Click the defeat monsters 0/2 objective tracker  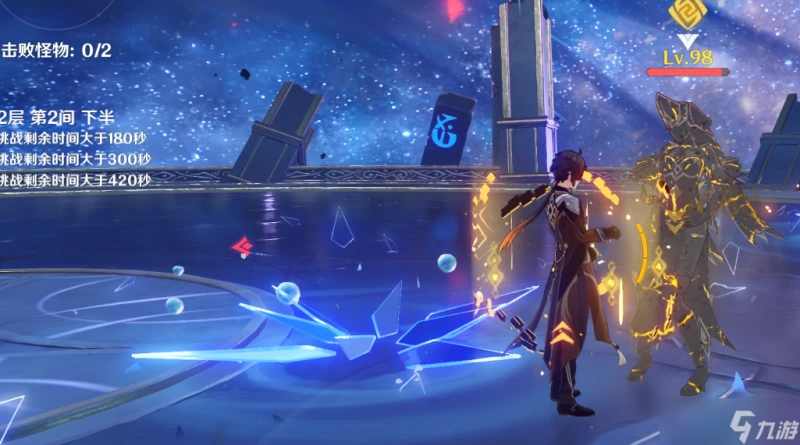tap(56, 50)
